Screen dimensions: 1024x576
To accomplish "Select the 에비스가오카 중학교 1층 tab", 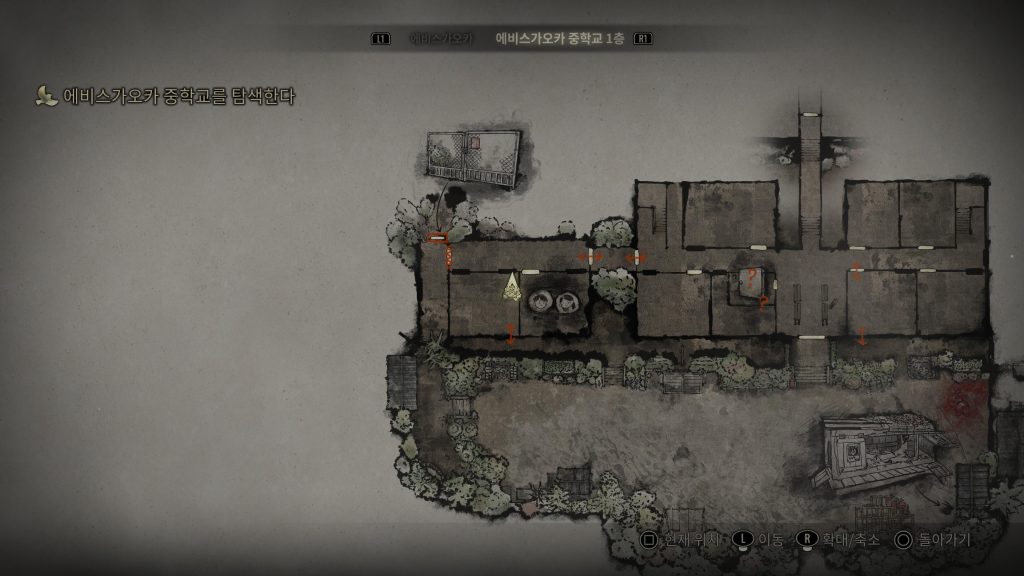I will [x=559, y=39].
